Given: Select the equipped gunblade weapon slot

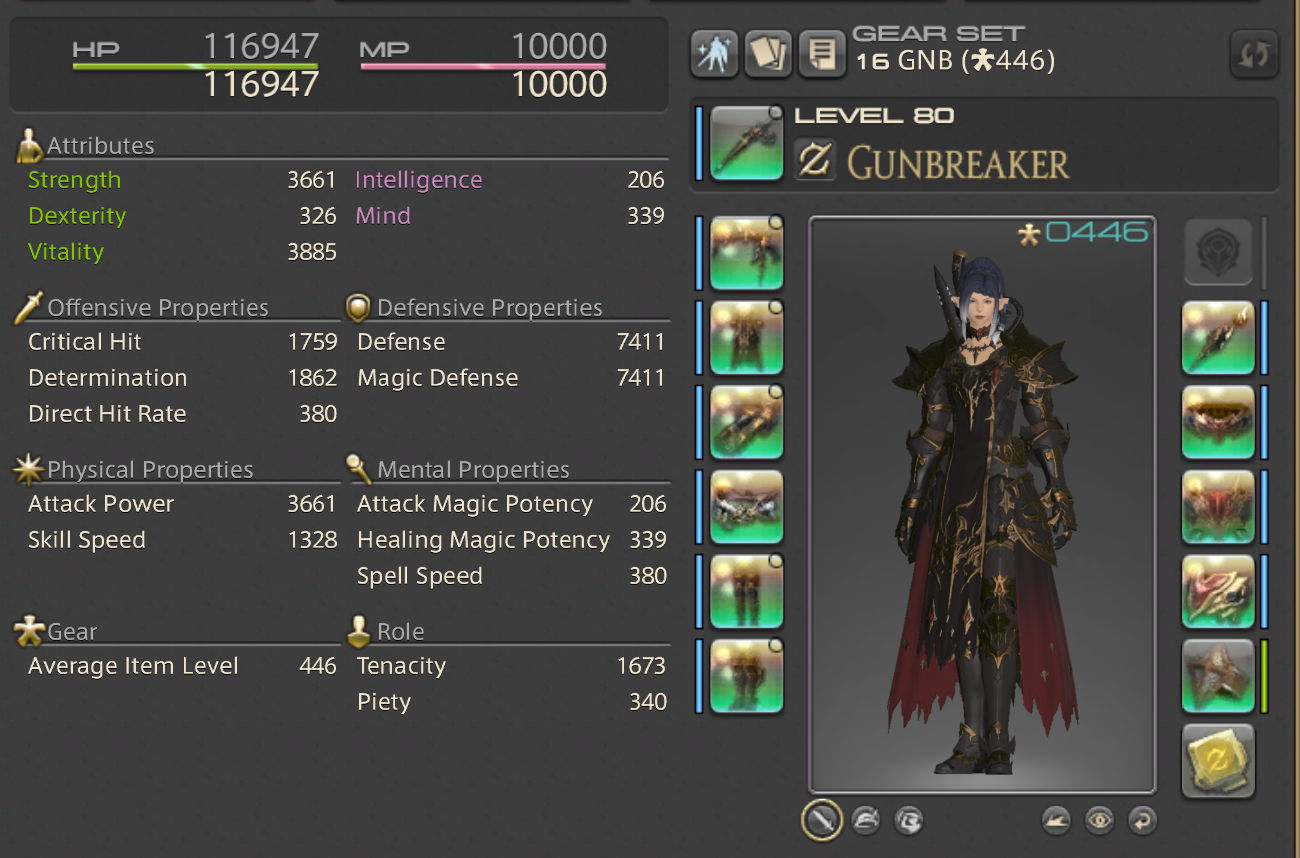Looking at the screenshot, I should 746,145.
